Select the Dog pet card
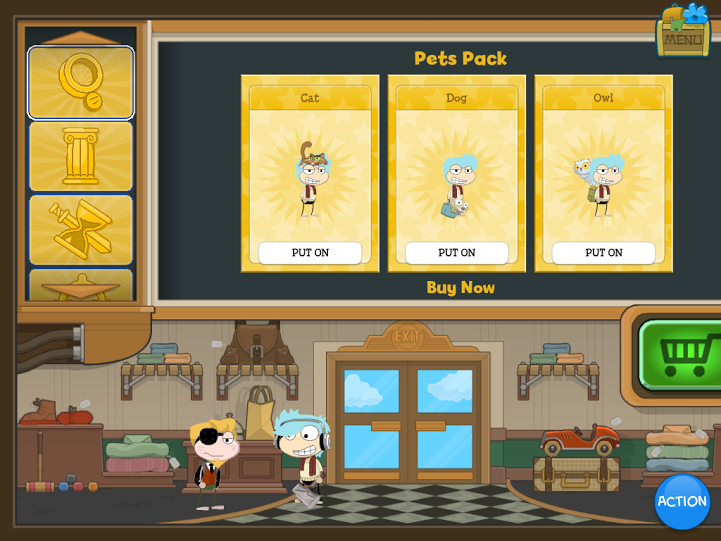721x541 pixels. pyautogui.click(x=457, y=170)
